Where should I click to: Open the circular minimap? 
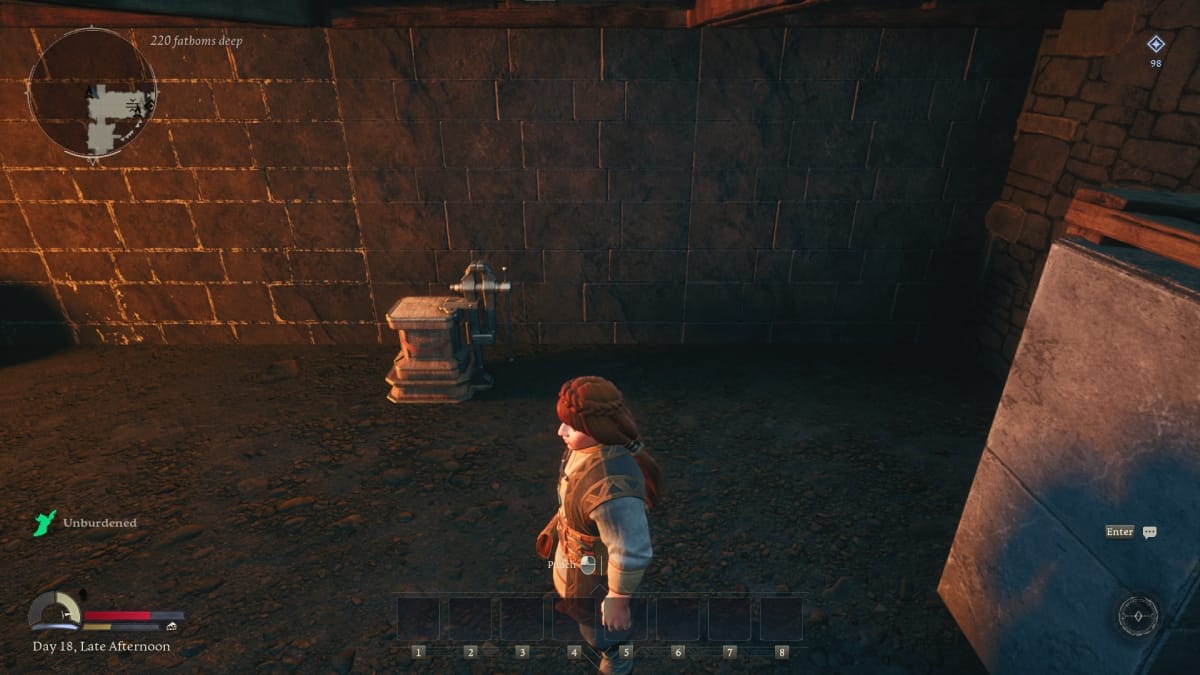pos(92,92)
